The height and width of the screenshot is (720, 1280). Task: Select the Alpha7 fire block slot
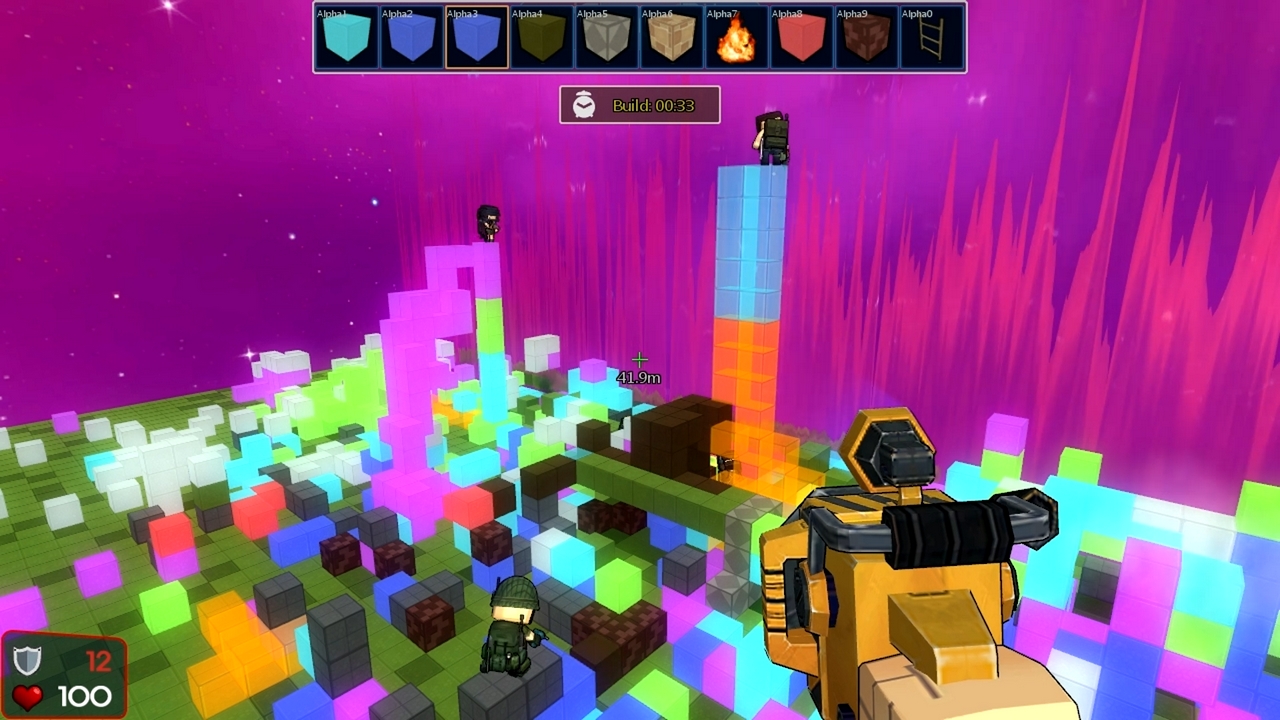click(736, 38)
